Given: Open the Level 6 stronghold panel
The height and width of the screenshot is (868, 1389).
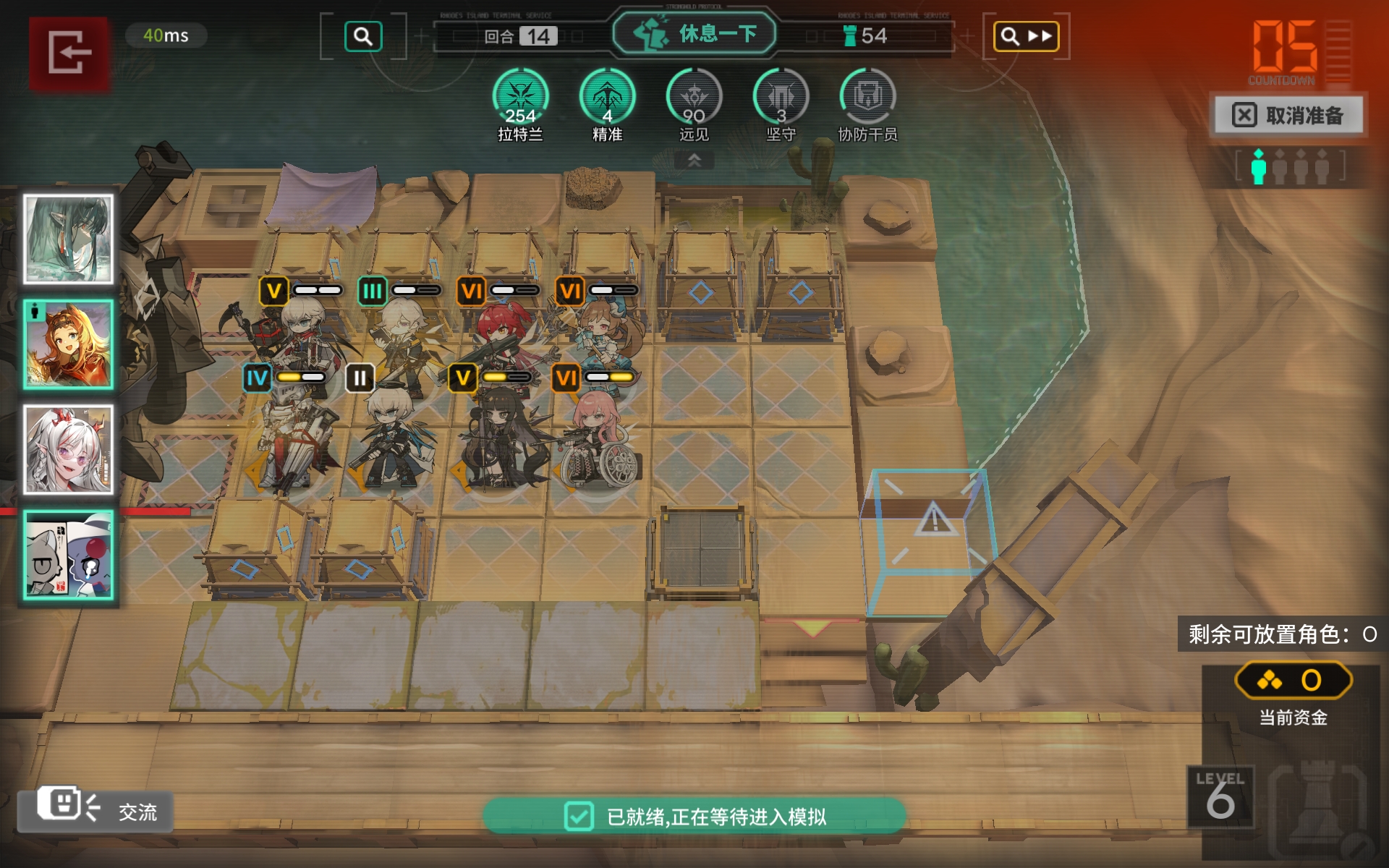Looking at the screenshot, I should tap(1220, 797).
